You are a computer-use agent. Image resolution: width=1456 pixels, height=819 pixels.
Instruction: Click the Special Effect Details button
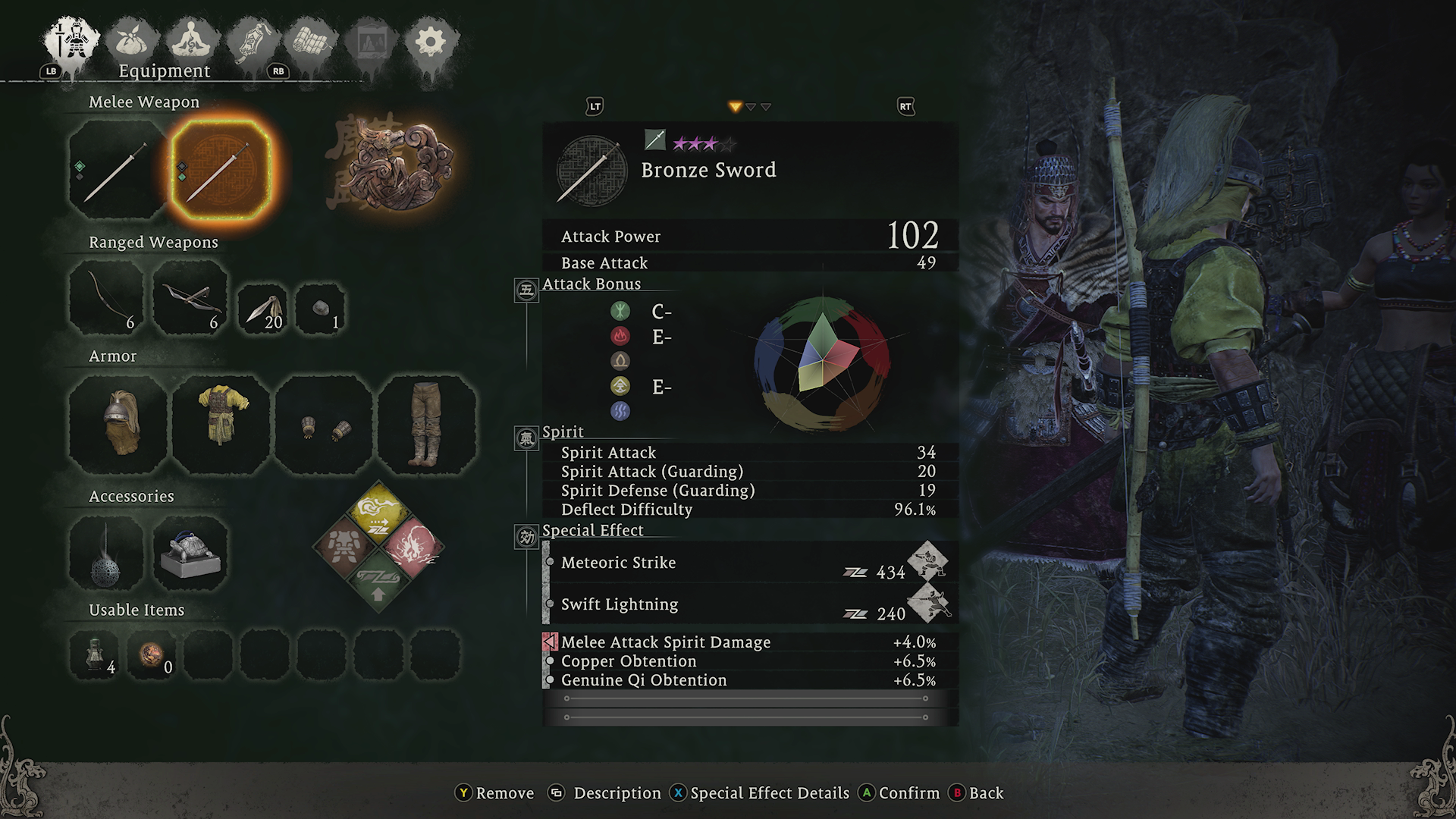tap(760, 793)
